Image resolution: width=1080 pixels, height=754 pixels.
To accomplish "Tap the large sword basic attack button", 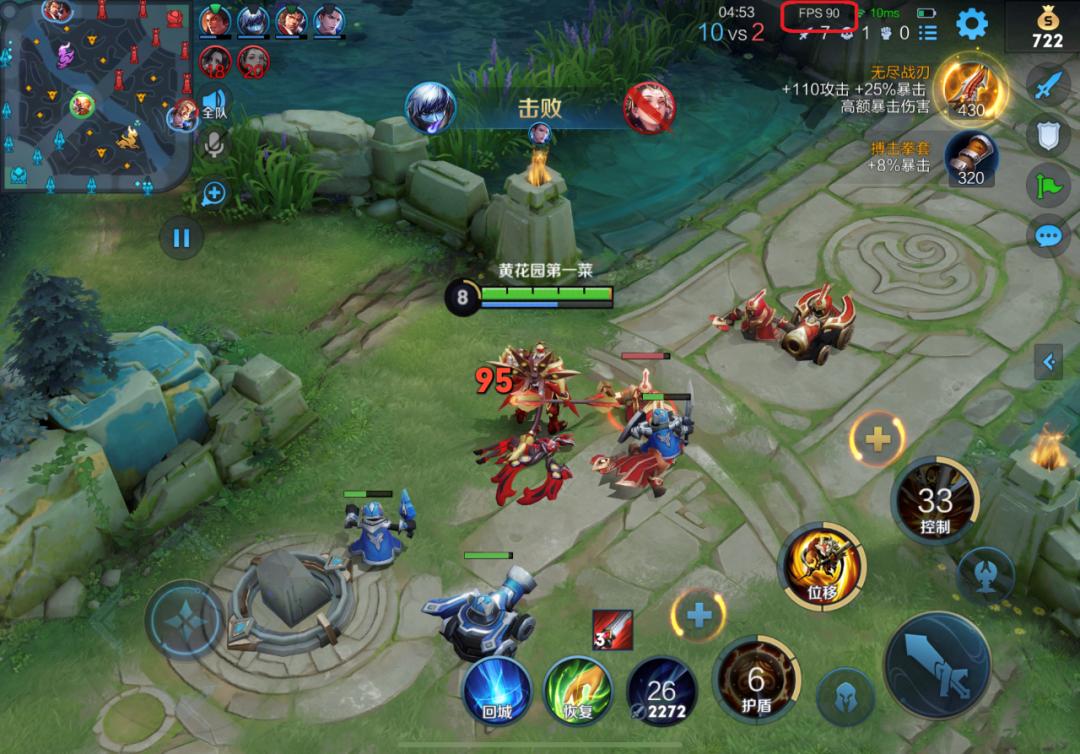I will point(937,665).
